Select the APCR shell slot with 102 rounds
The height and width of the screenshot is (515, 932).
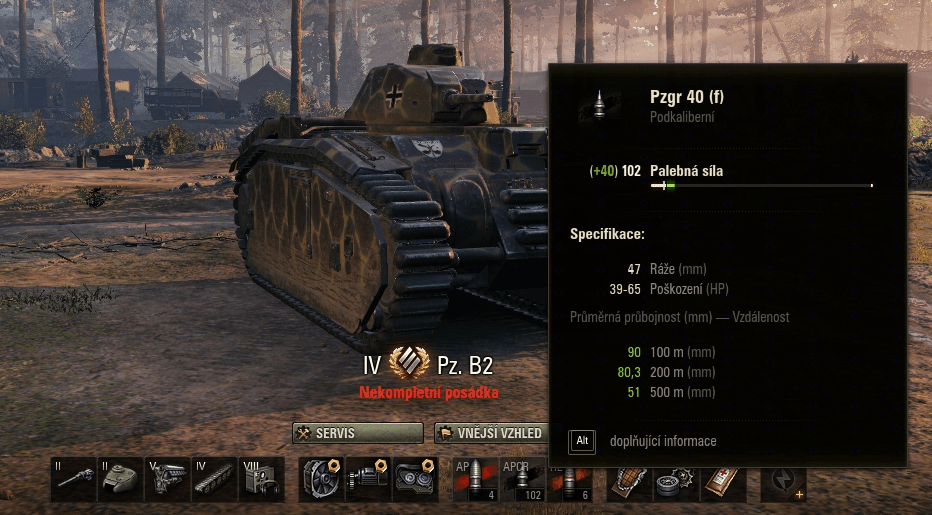coord(523,479)
